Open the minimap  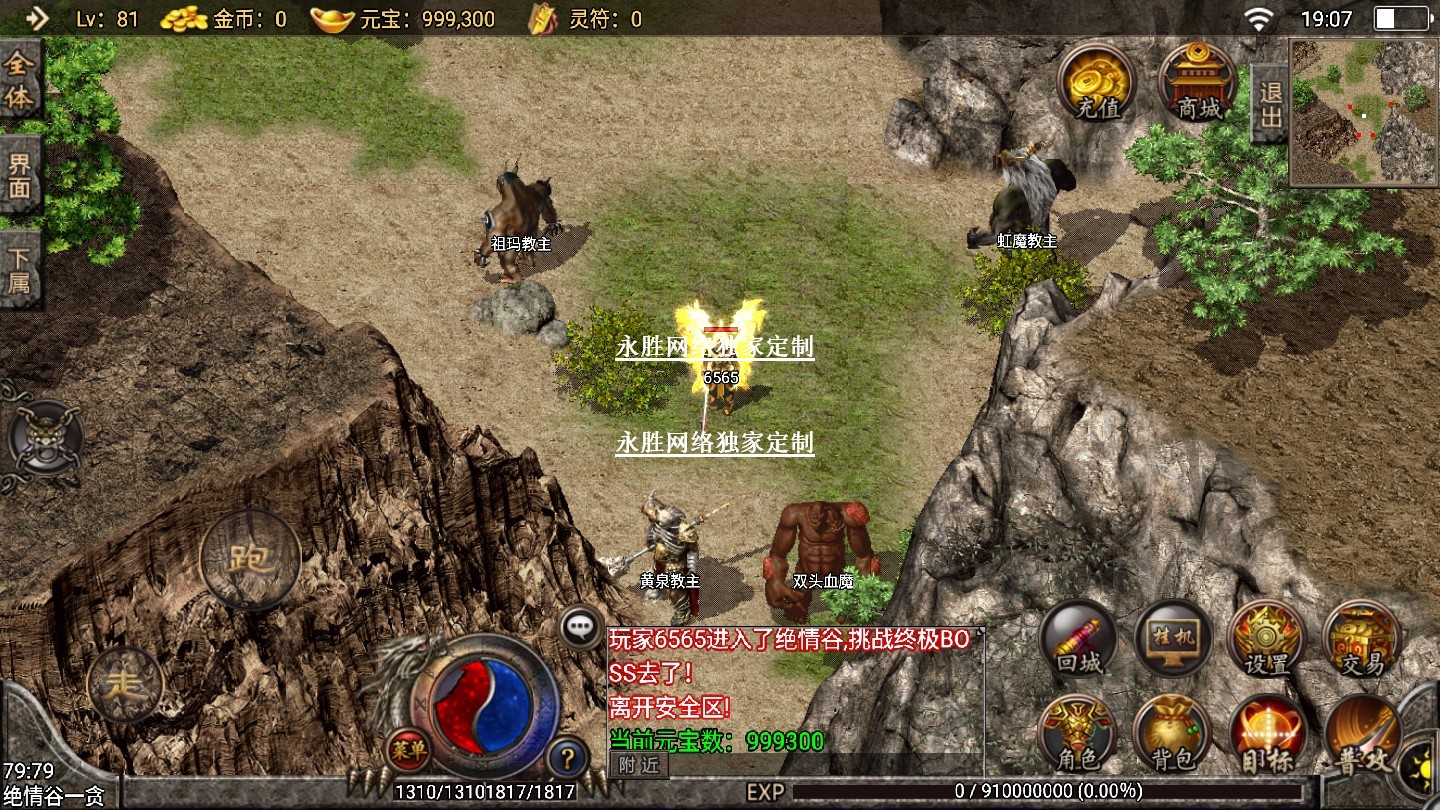point(1364,113)
